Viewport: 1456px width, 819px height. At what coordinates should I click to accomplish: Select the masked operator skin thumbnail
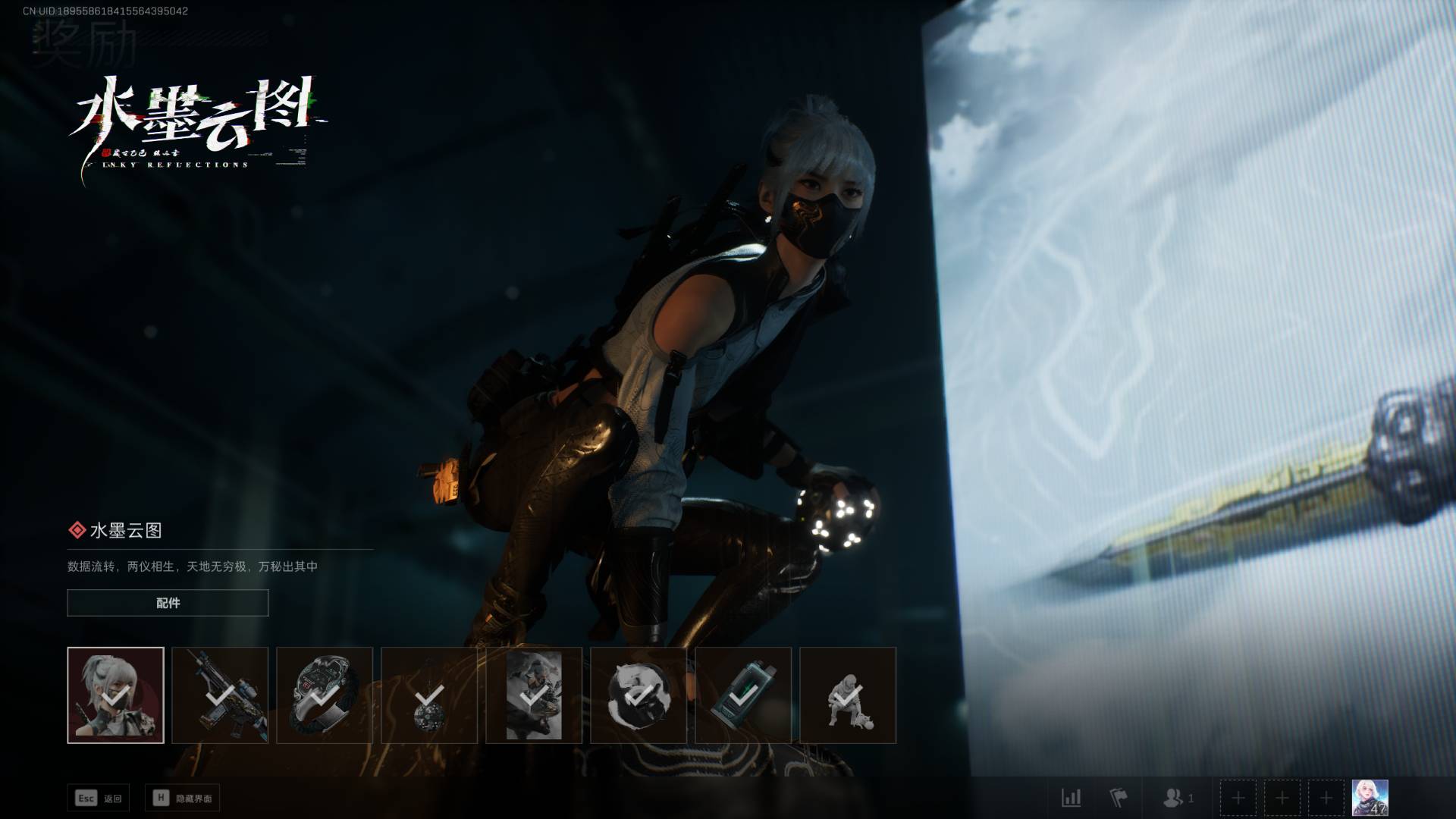tap(115, 695)
